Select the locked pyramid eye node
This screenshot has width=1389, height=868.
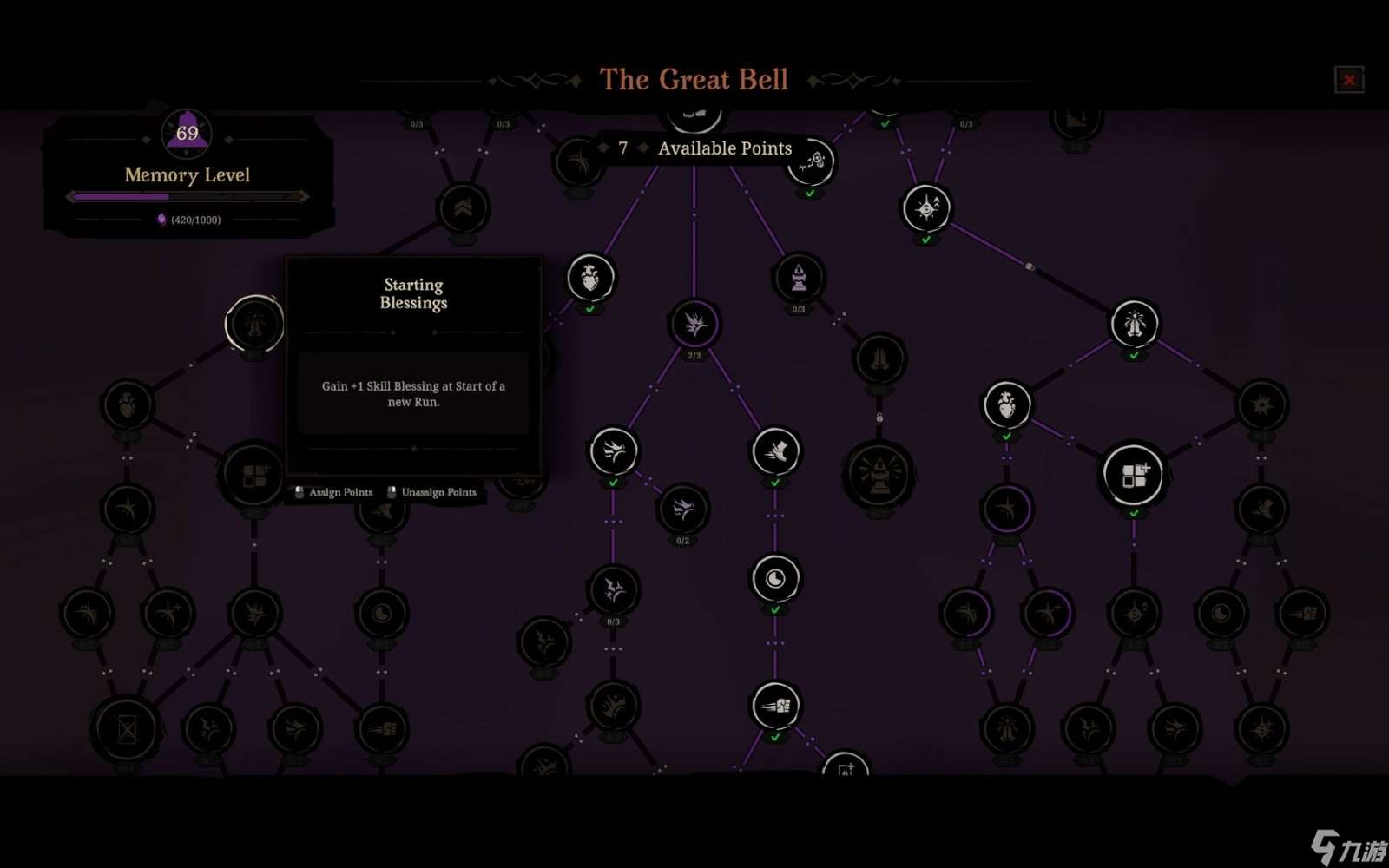click(x=879, y=473)
